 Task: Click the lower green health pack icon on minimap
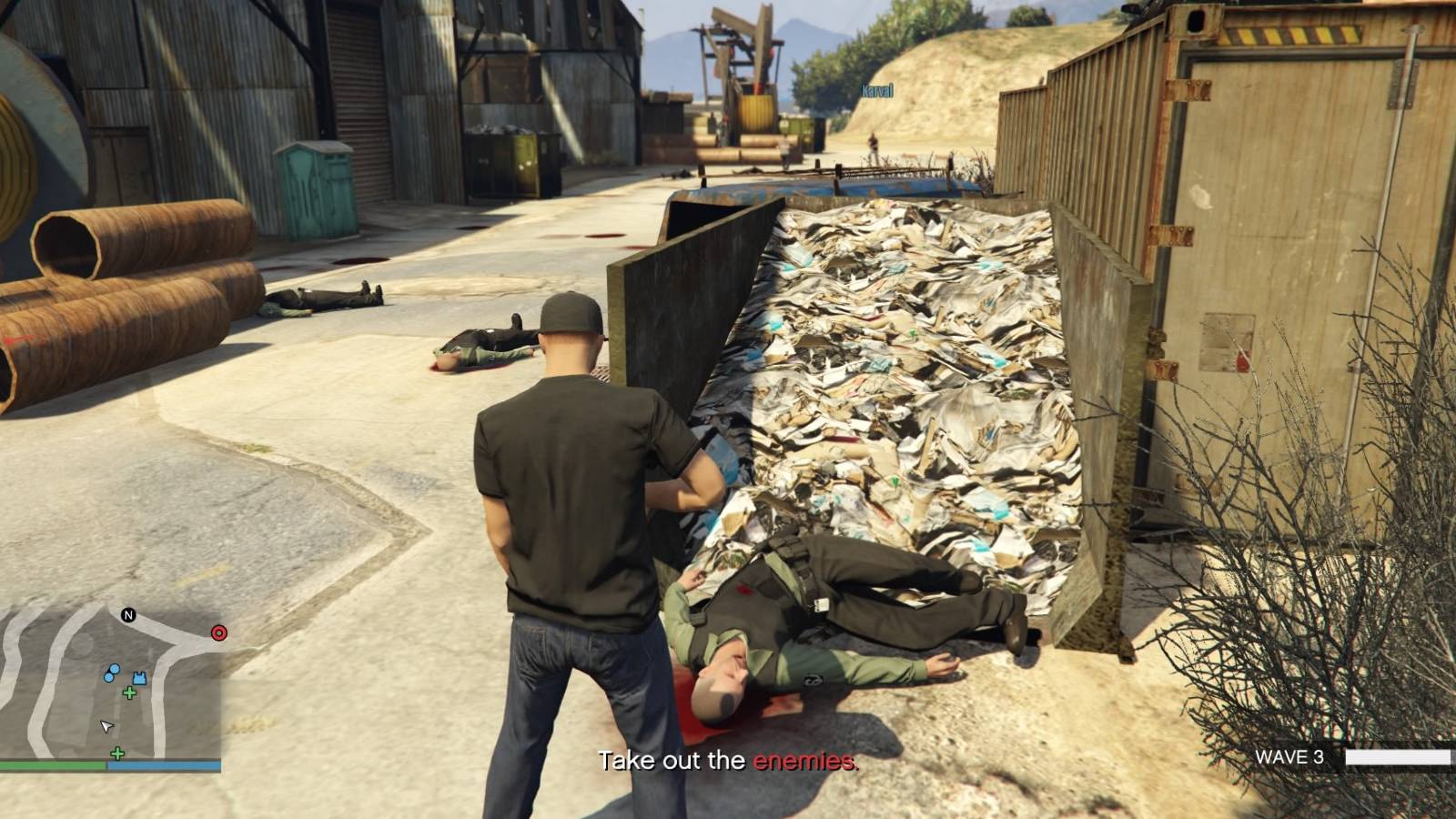coord(117,753)
